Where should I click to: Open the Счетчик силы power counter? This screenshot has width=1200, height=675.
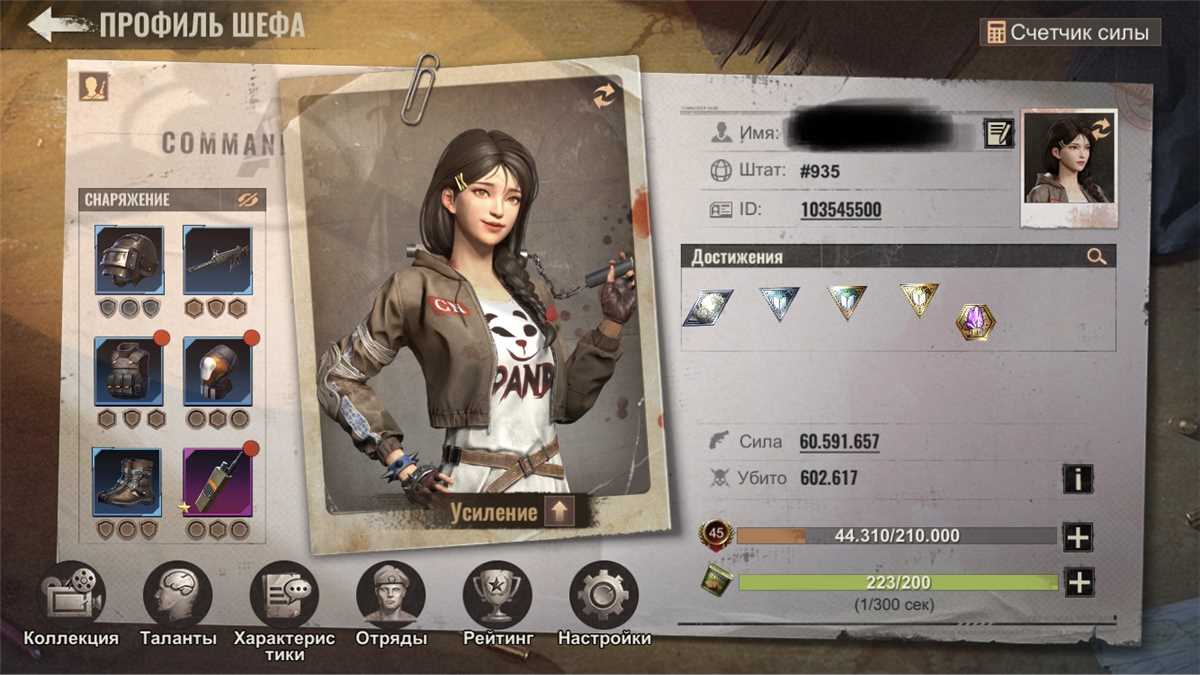tap(1069, 32)
